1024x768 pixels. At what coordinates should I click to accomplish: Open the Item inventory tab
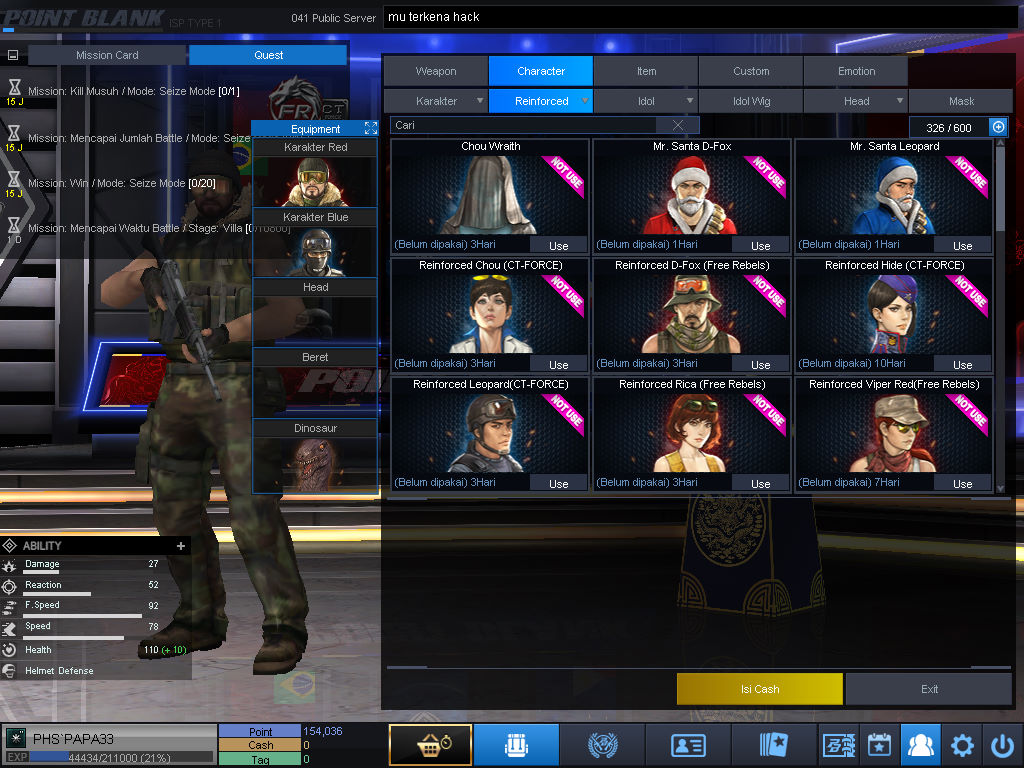pos(646,71)
